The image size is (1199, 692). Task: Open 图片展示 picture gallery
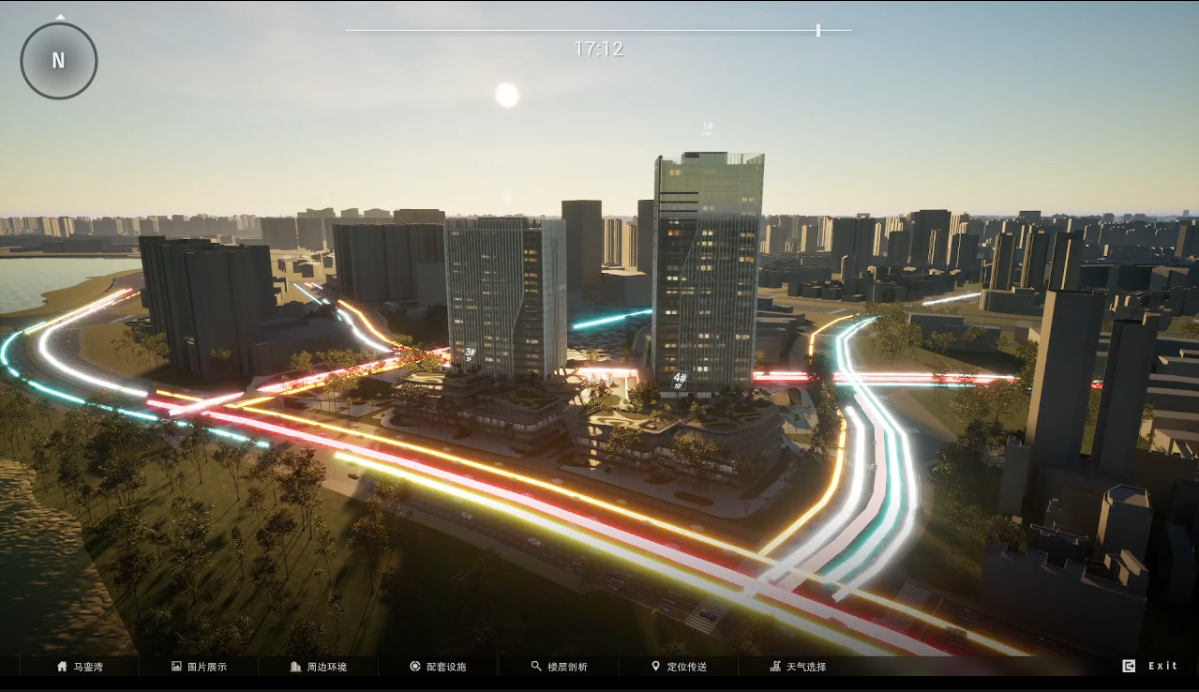tap(199, 666)
